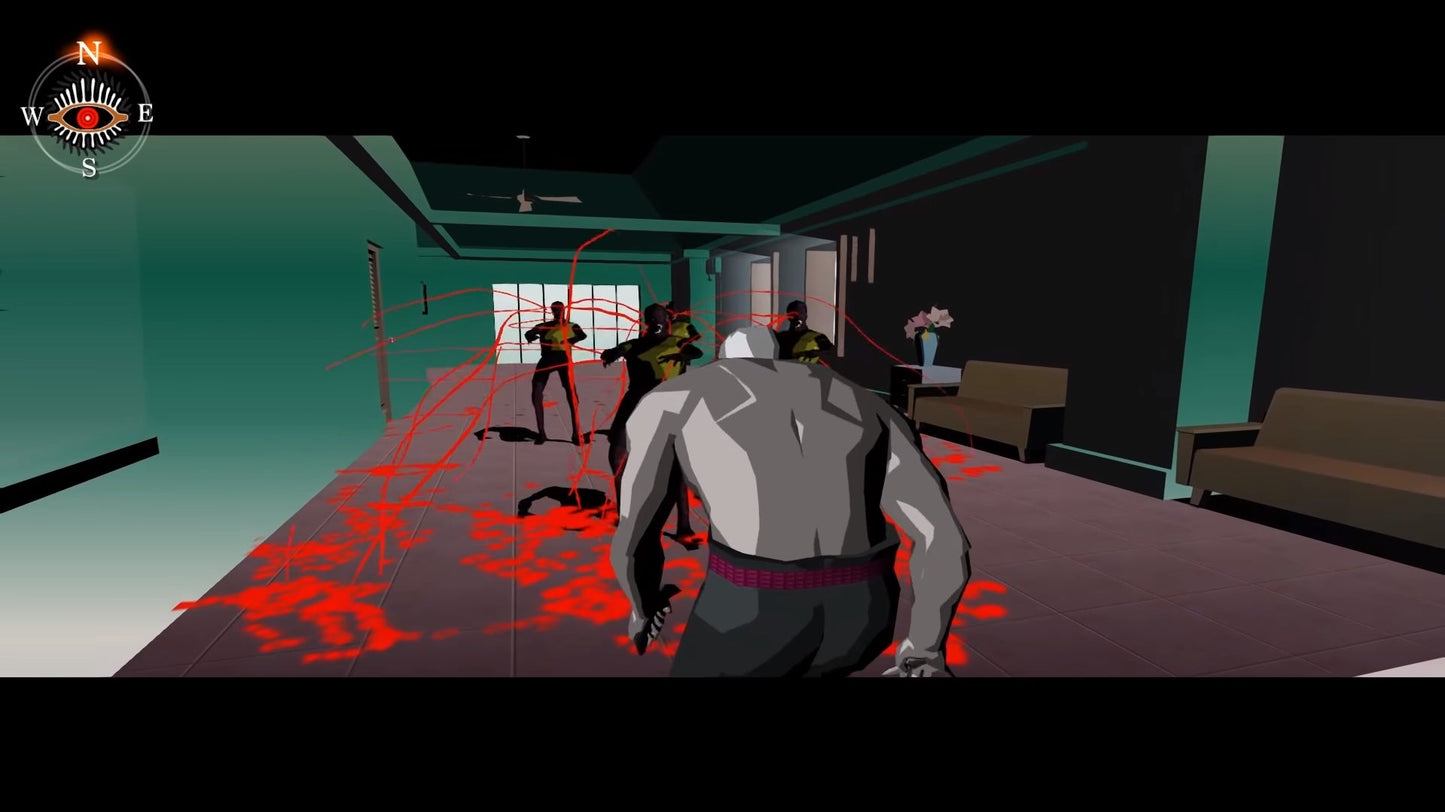The image size is (1445, 812).
Task: Click the red pupil inside the compass eye
Action: click(x=88, y=115)
